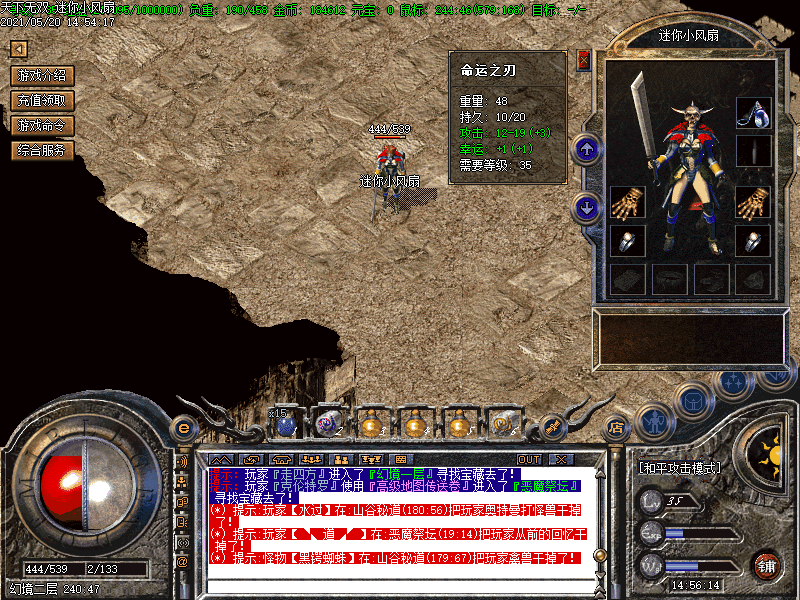Select the 综合服务 button
Screen dimensions: 800x600
point(42,150)
